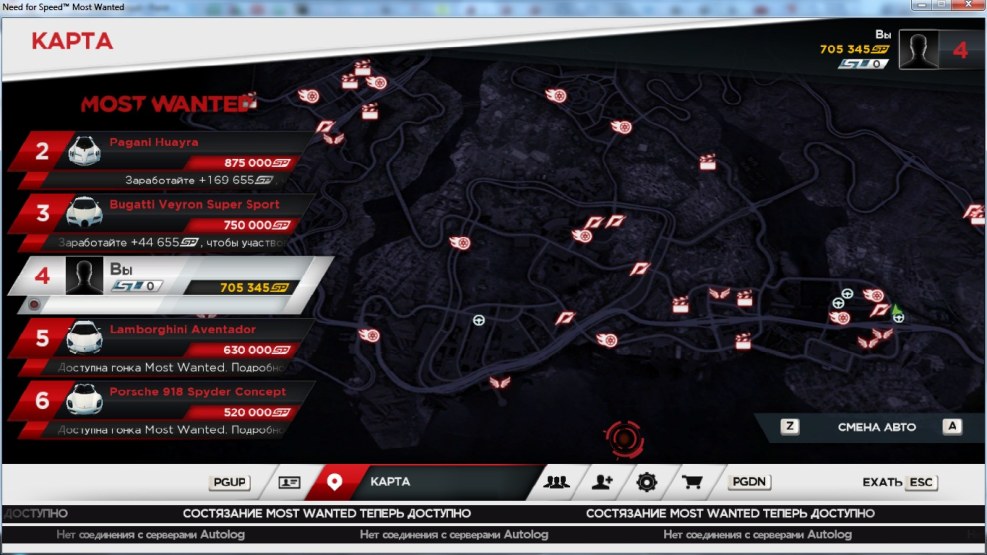Click the Смена авто car change control

pyautogui.click(x=876, y=427)
